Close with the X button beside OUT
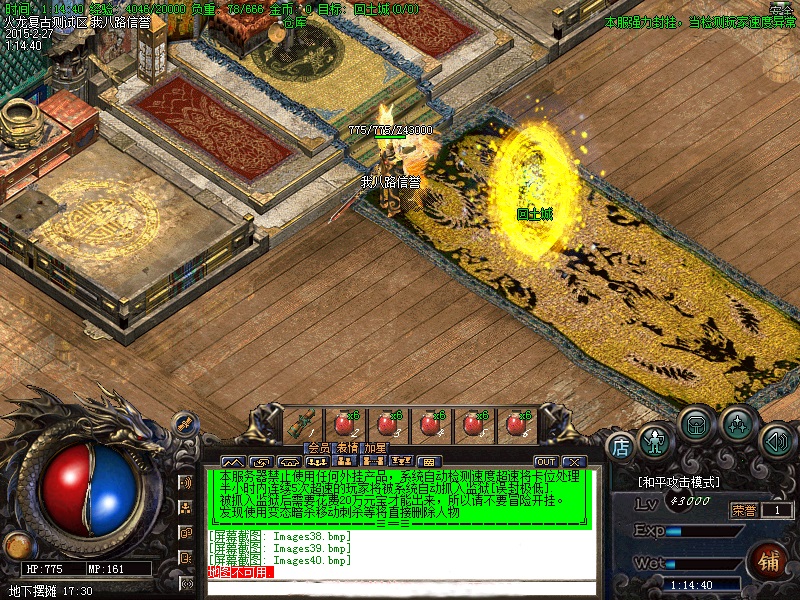Viewport: 800px width, 600px height. pos(573,461)
